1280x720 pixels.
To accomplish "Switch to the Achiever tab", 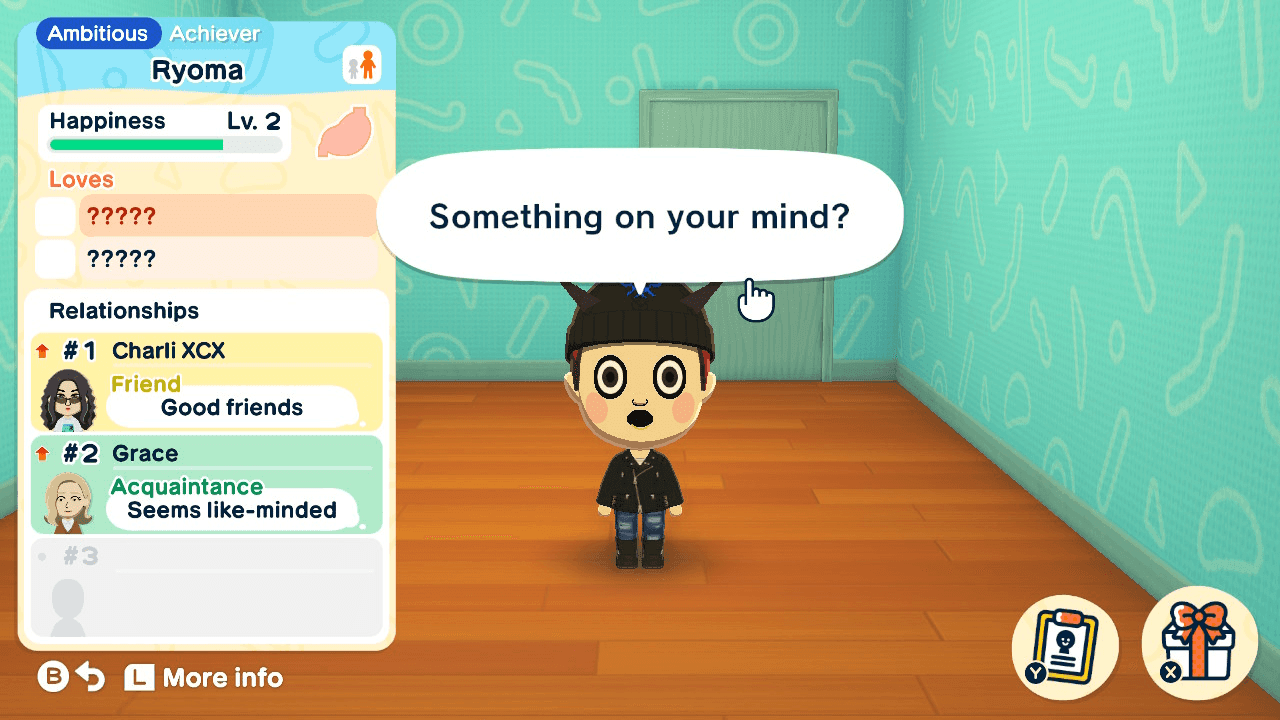I will [x=215, y=33].
